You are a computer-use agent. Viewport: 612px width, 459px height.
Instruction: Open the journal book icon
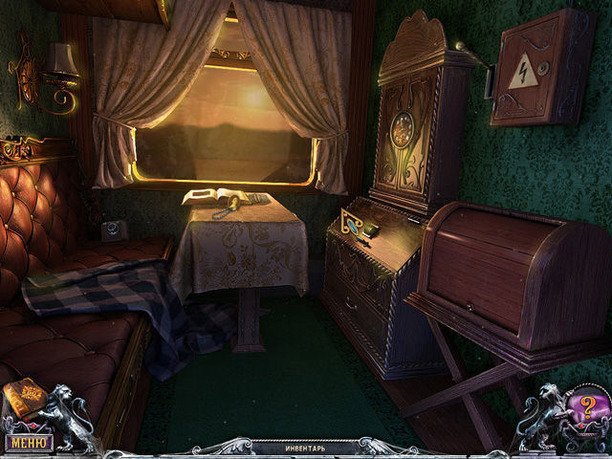(24, 400)
